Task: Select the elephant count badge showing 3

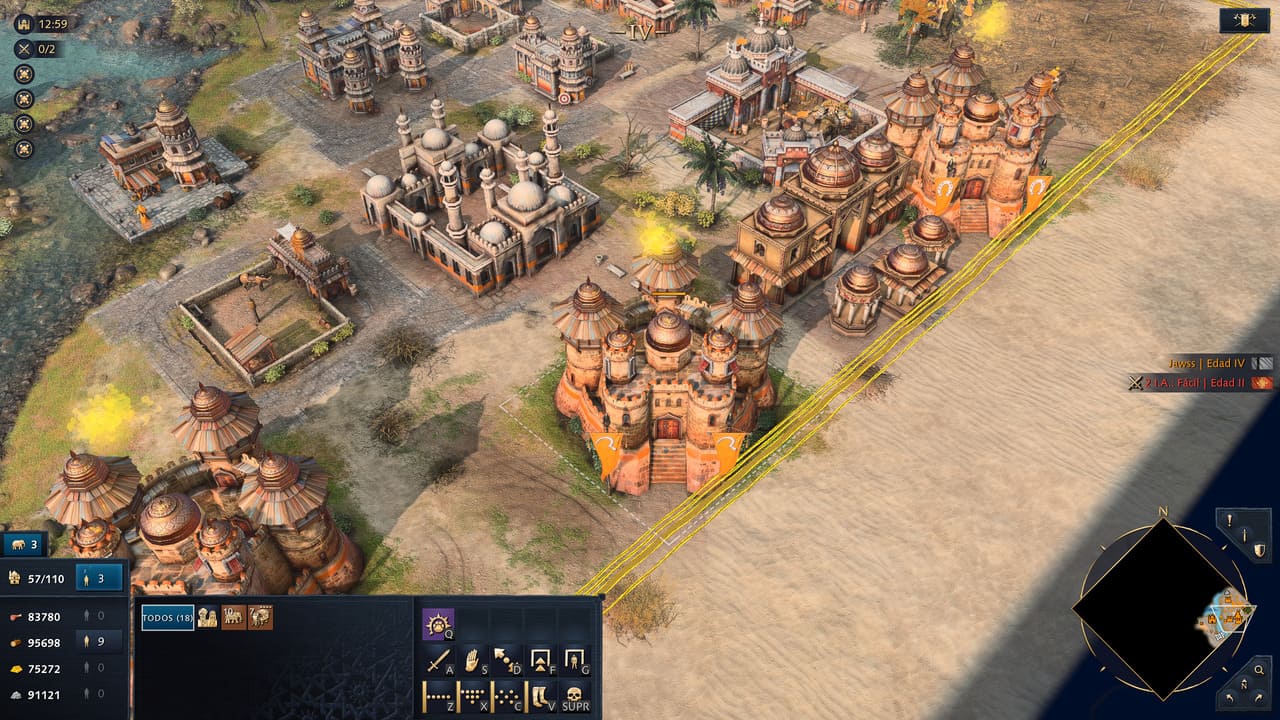Action: (x=24, y=545)
